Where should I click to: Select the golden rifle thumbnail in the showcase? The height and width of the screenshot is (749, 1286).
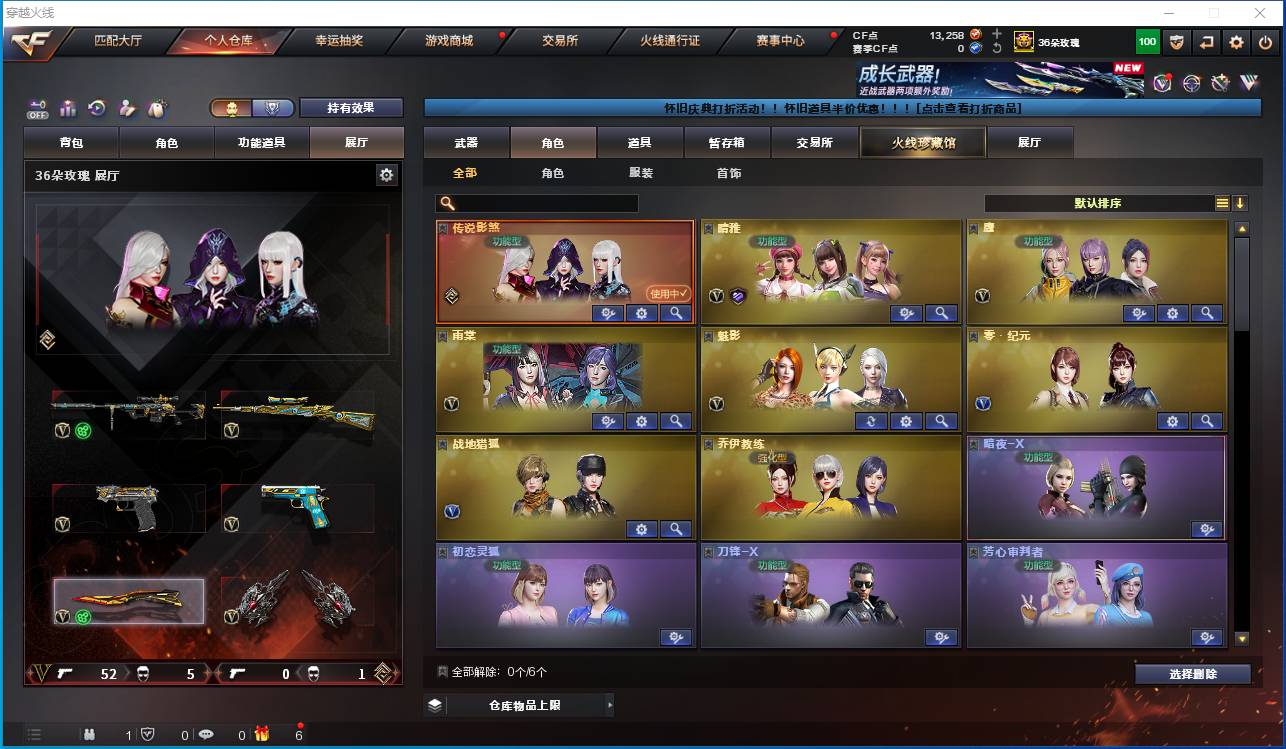pos(296,412)
